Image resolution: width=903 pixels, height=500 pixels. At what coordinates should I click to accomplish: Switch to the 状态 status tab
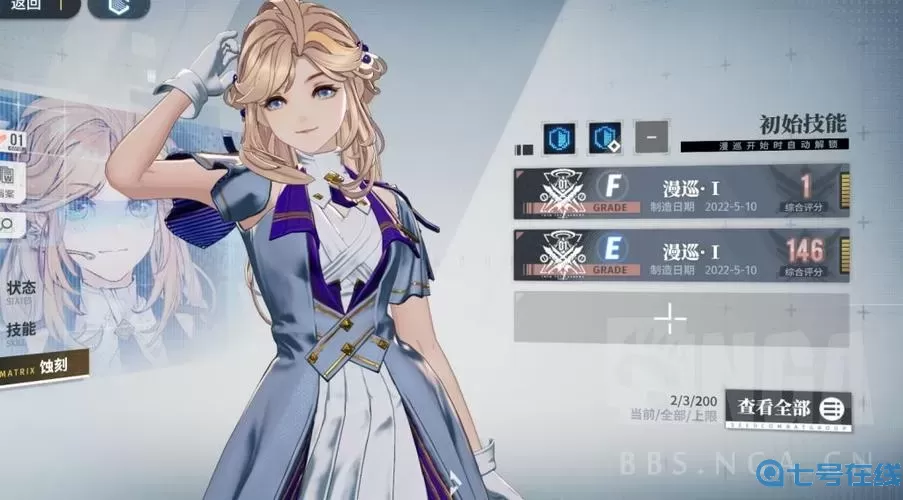click(x=22, y=290)
